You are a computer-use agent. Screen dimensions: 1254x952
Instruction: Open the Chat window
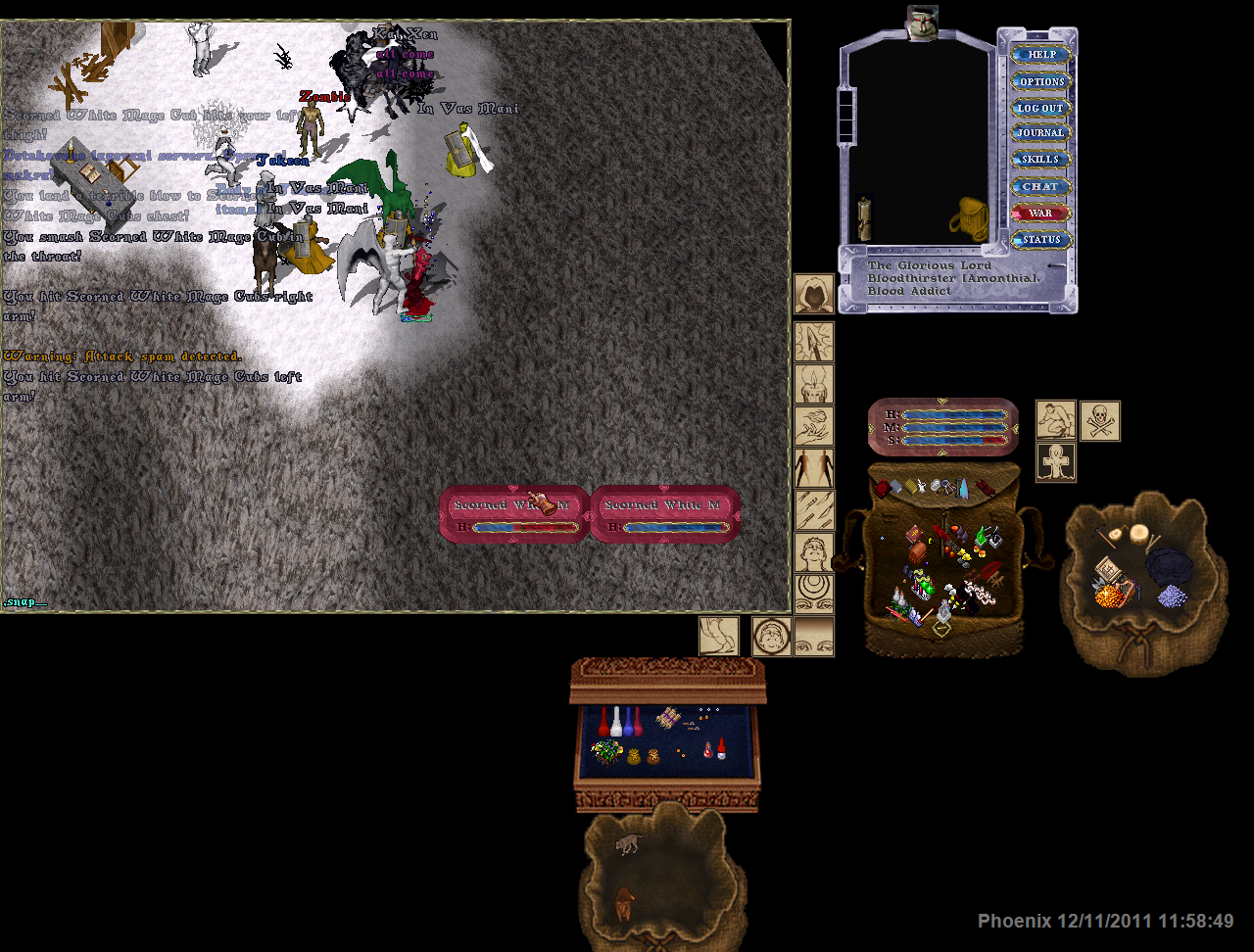[1041, 186]
